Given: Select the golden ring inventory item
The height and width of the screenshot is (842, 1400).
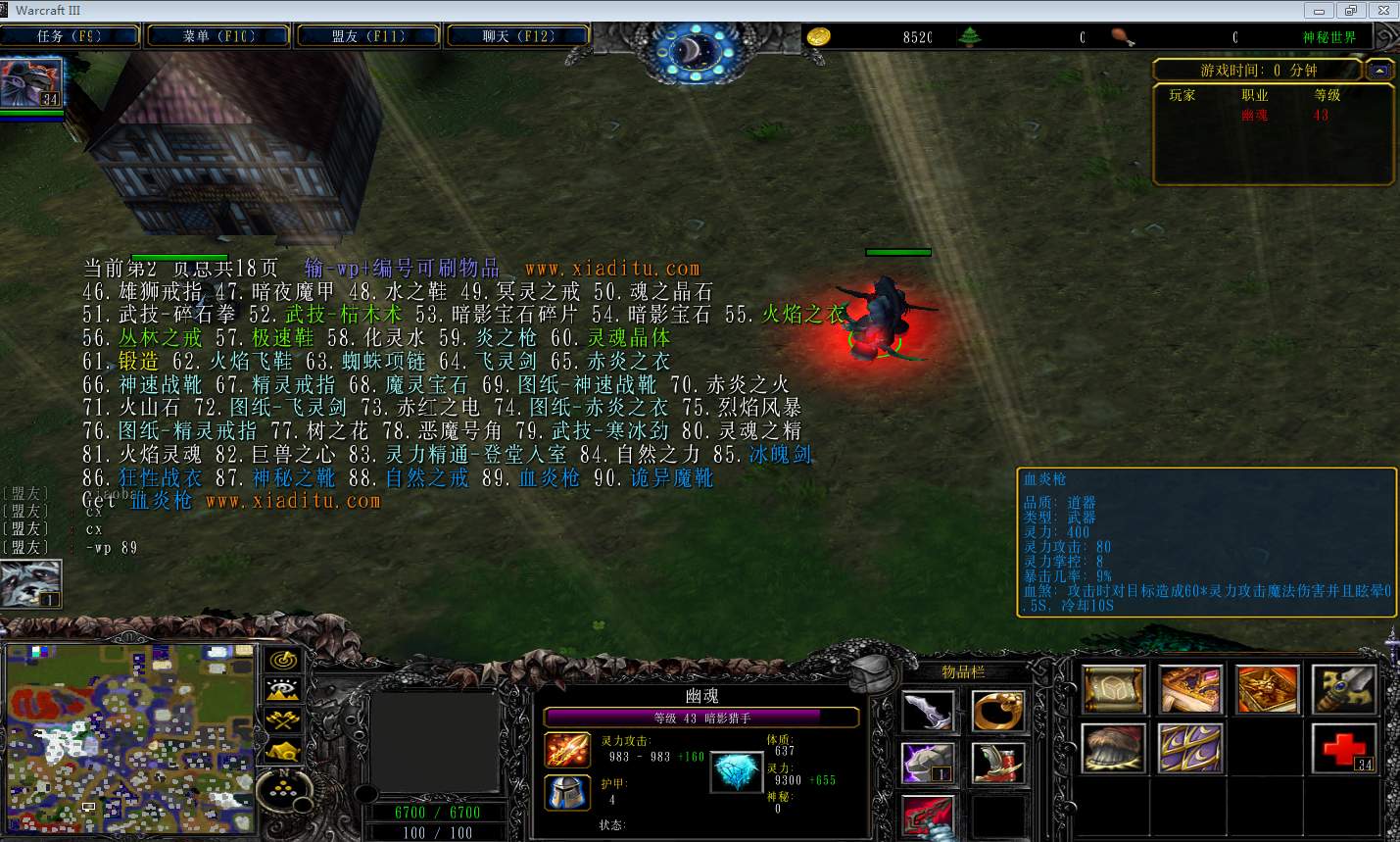Looking at the screenshot, I should point(997,711).
